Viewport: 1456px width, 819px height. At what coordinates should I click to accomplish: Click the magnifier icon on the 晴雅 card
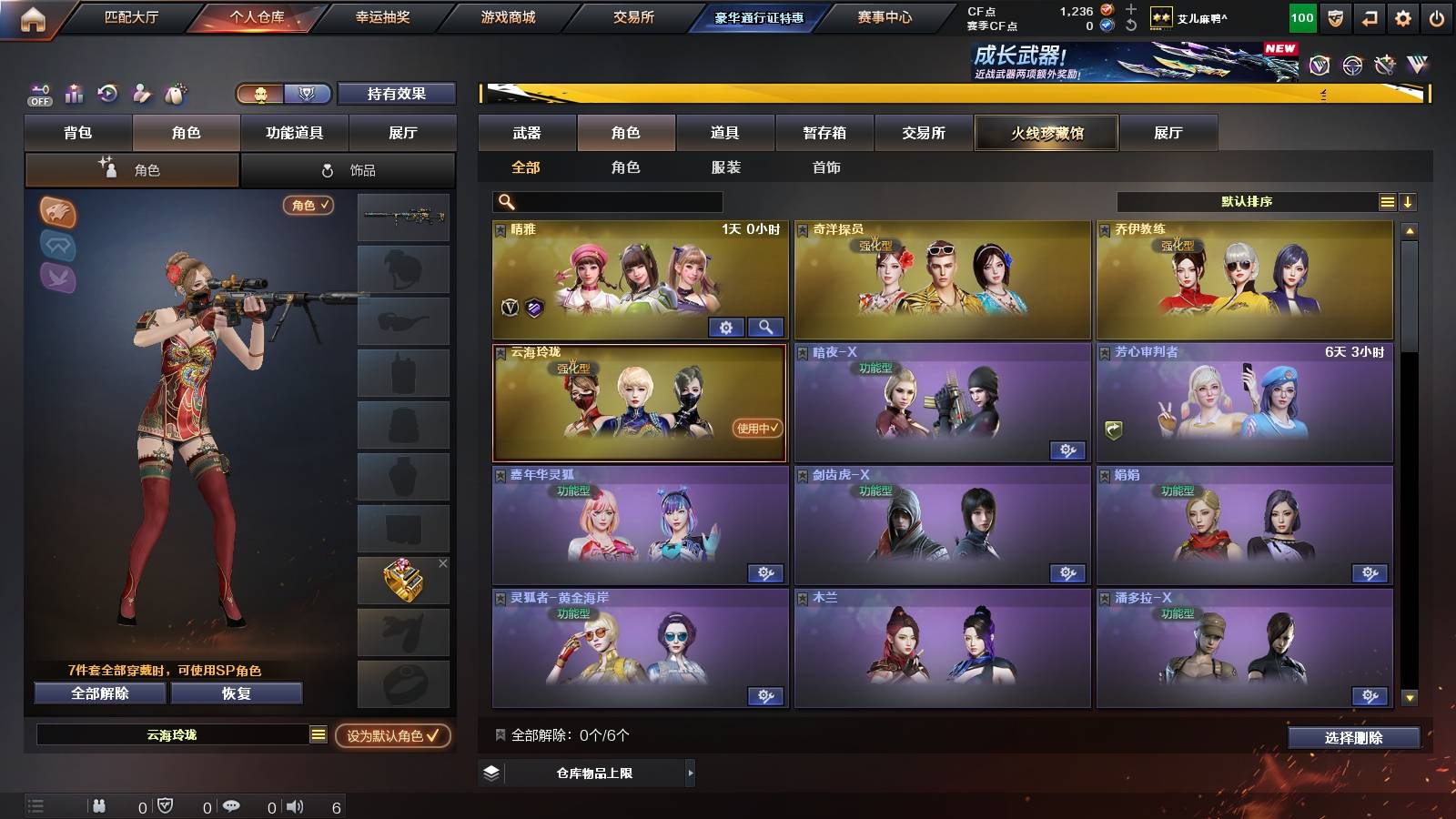[764, 326]
